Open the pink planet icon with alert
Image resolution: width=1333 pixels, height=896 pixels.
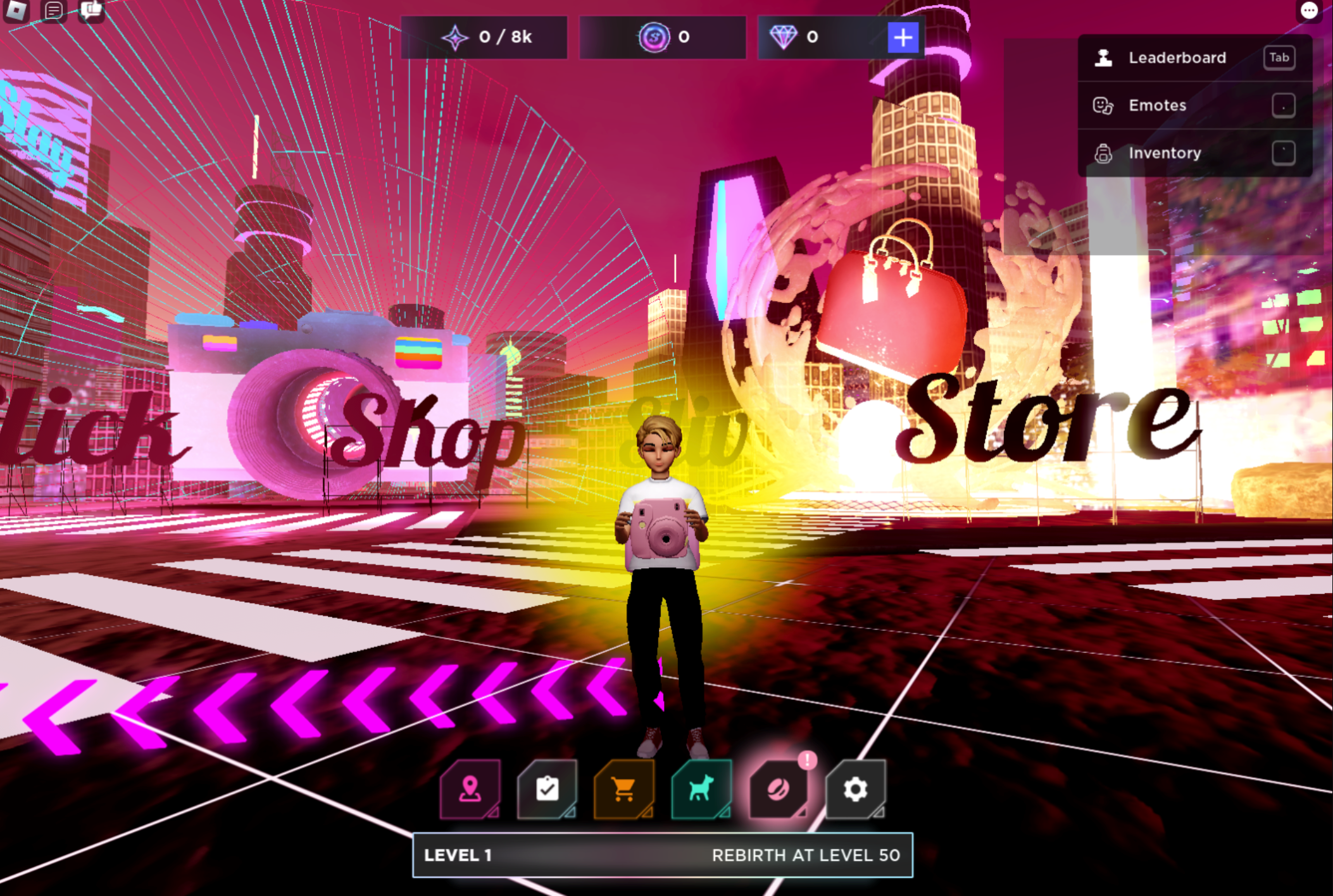[779, 789]
